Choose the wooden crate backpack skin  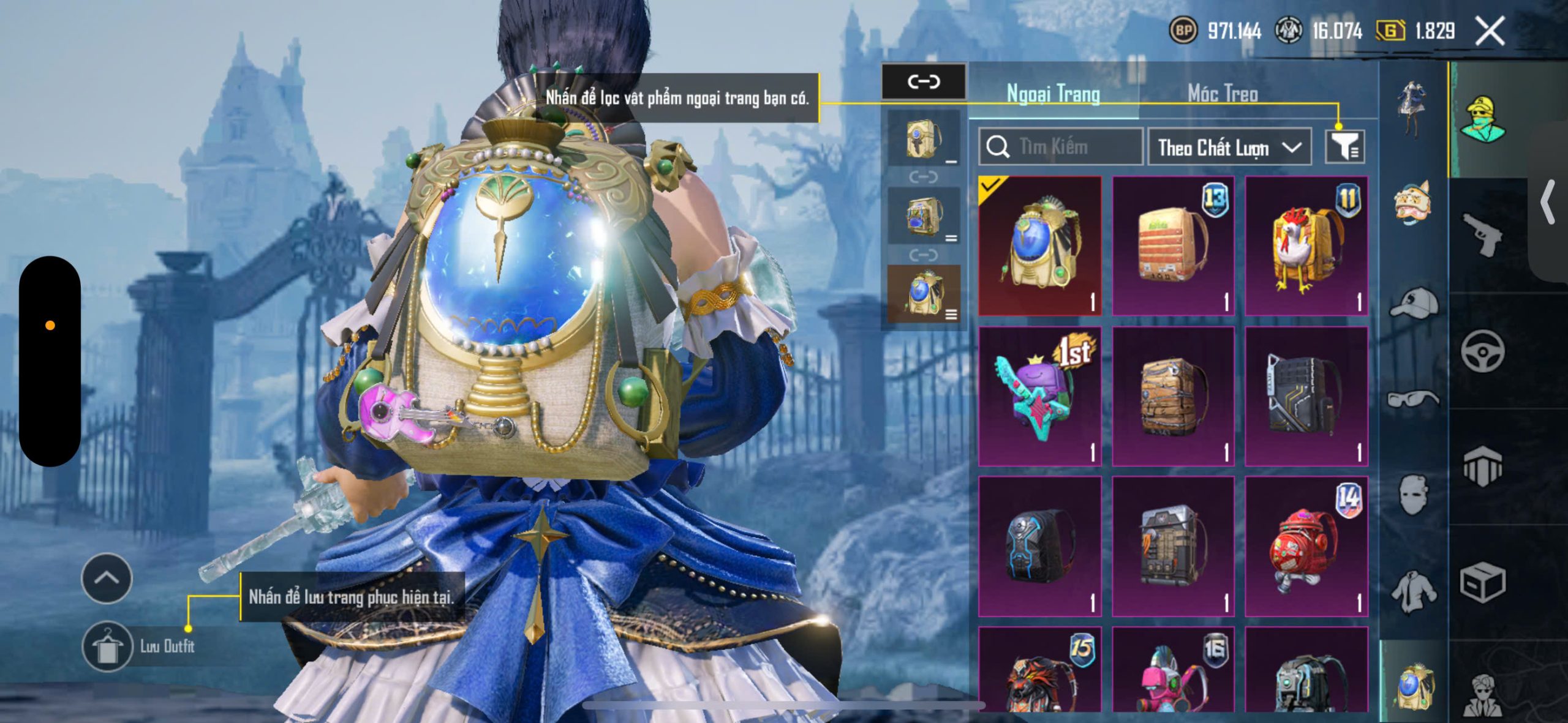[1173, 396]
